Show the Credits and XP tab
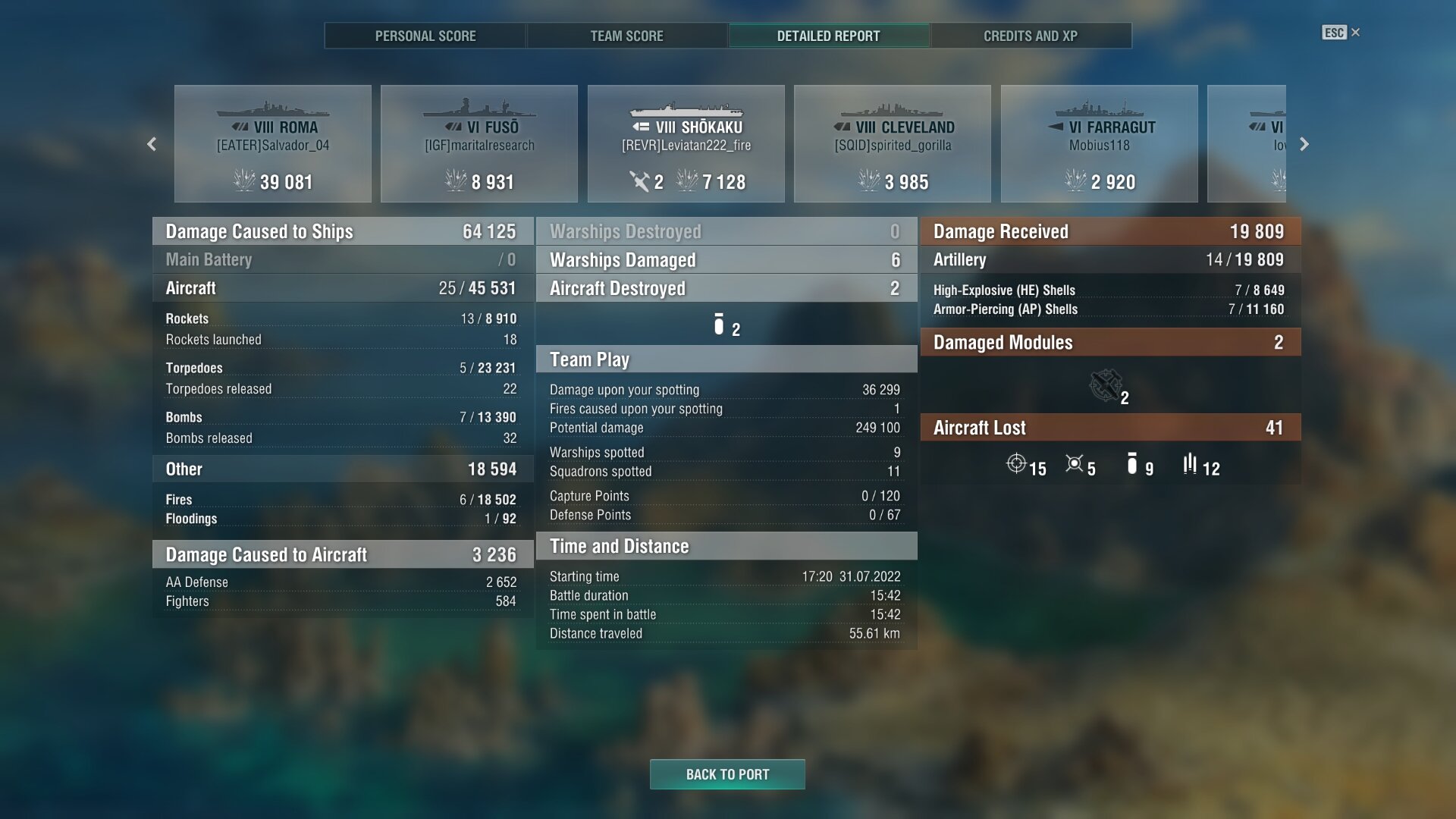Image resolution: width=1456 pixels, height=819 pixels. [1030, 36]
